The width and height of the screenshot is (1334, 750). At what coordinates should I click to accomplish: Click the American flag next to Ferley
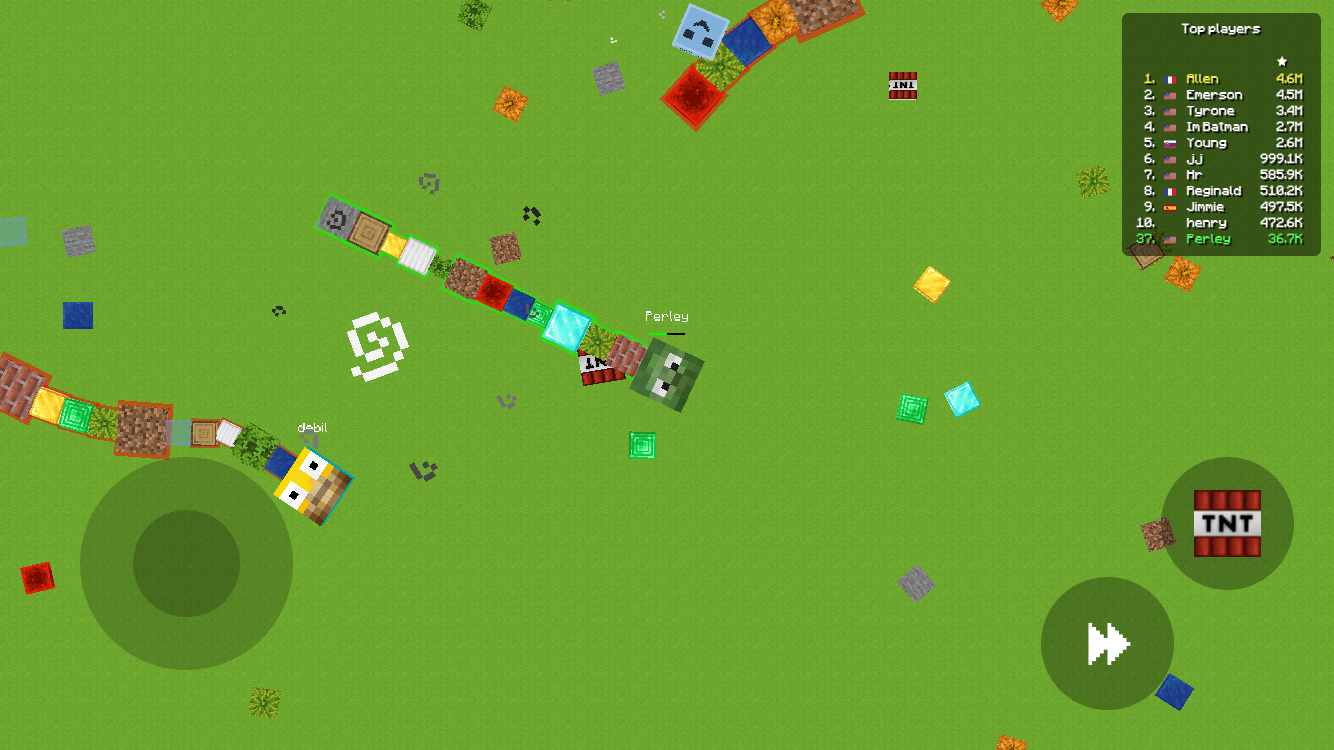(1168, 238)
